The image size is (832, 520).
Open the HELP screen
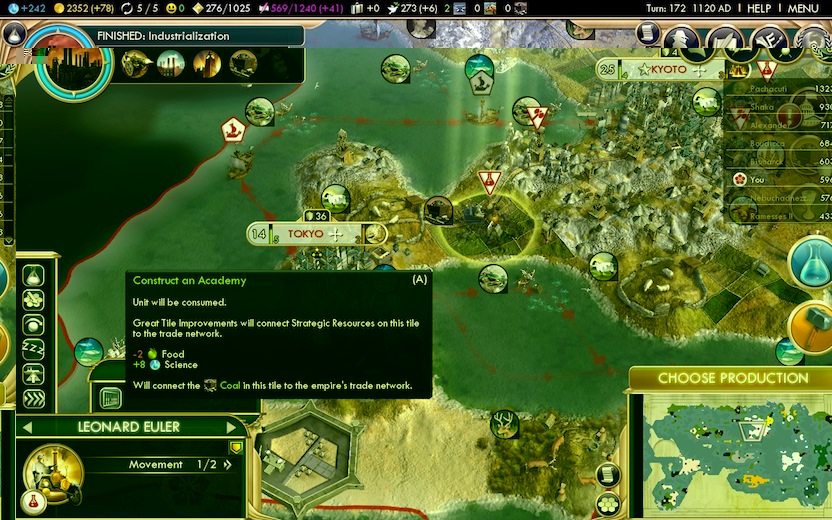point(759,8)
